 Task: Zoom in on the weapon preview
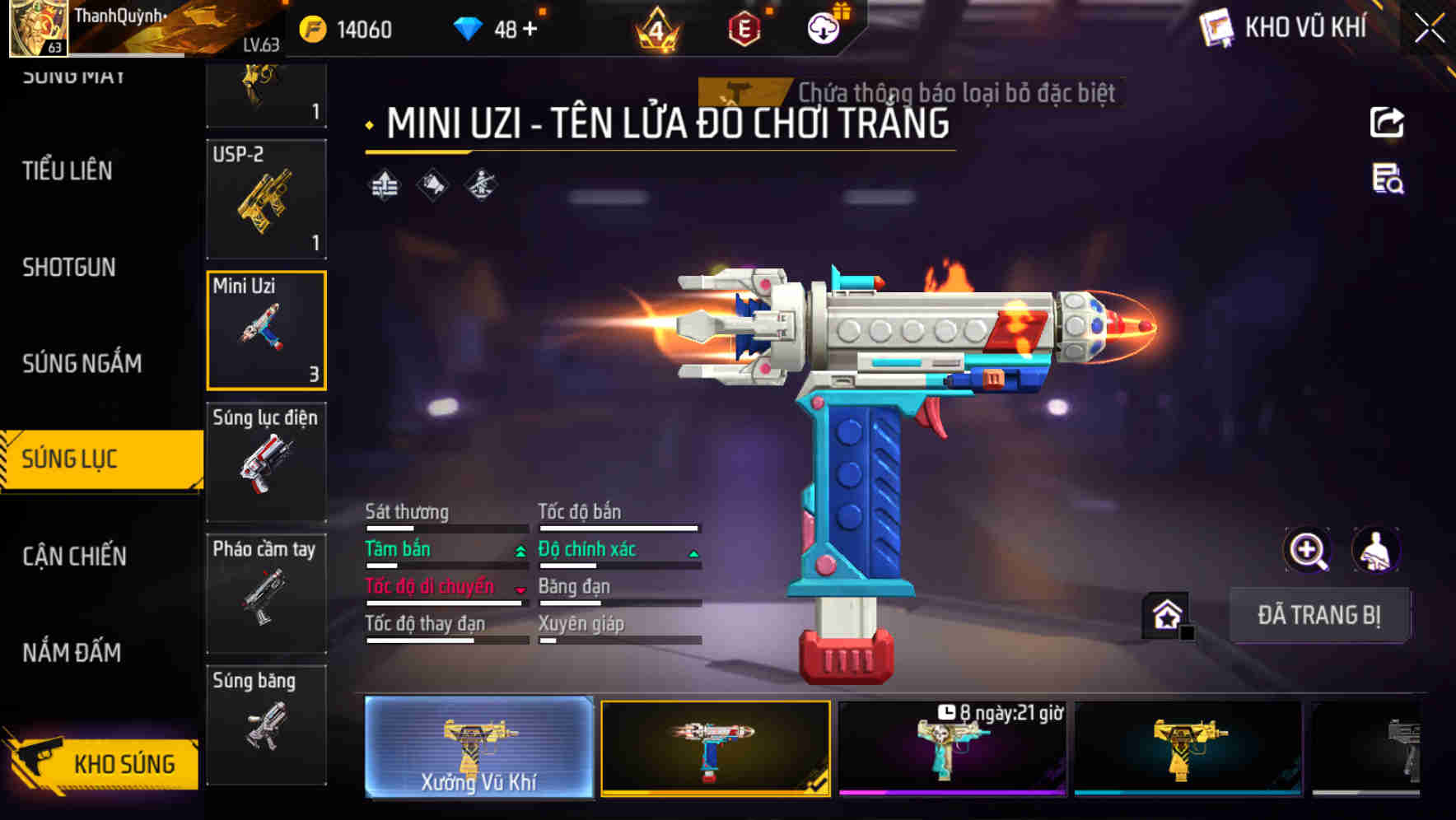1307,550
